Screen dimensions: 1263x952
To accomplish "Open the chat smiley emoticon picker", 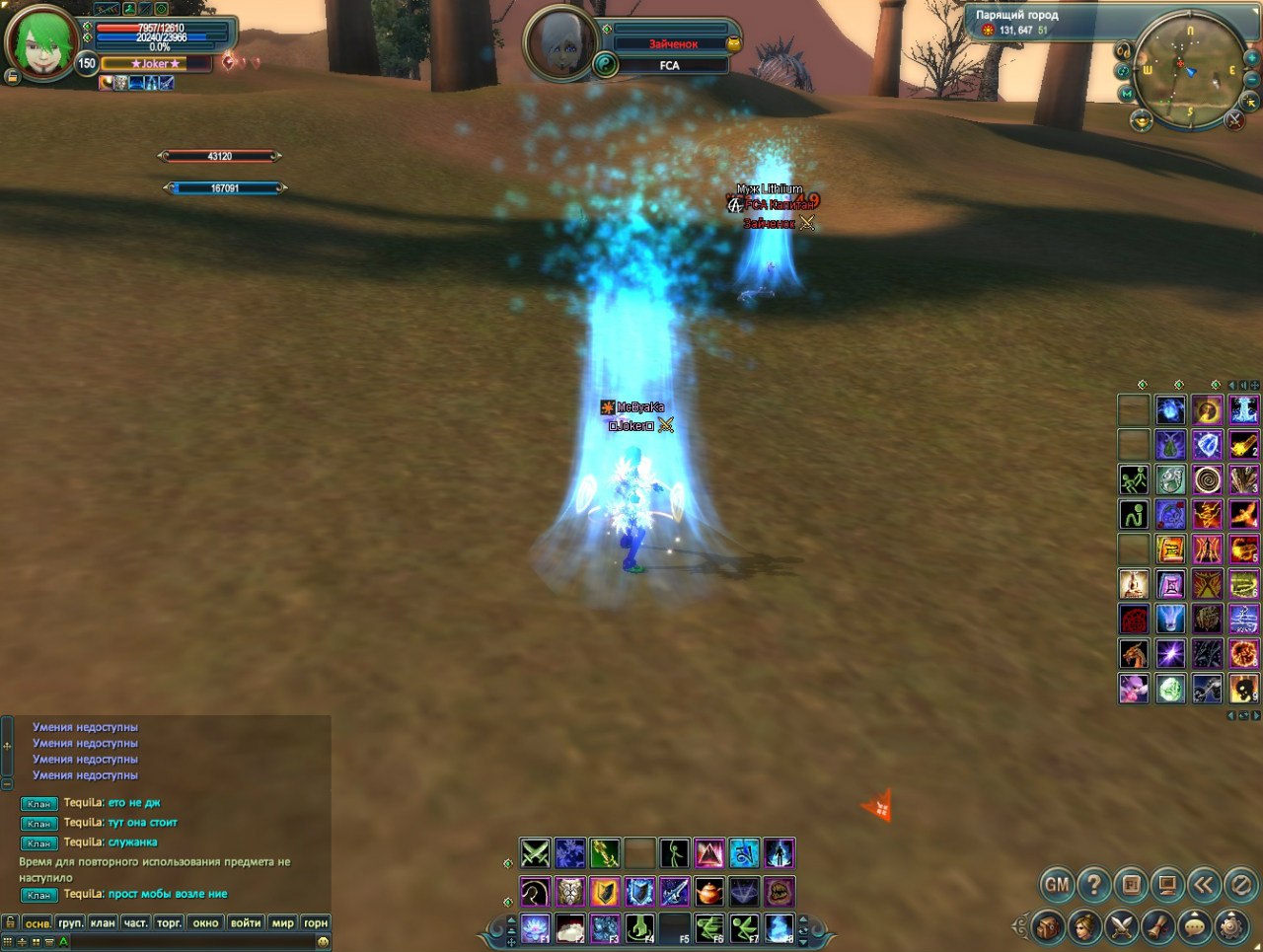I will coord(323,942).
